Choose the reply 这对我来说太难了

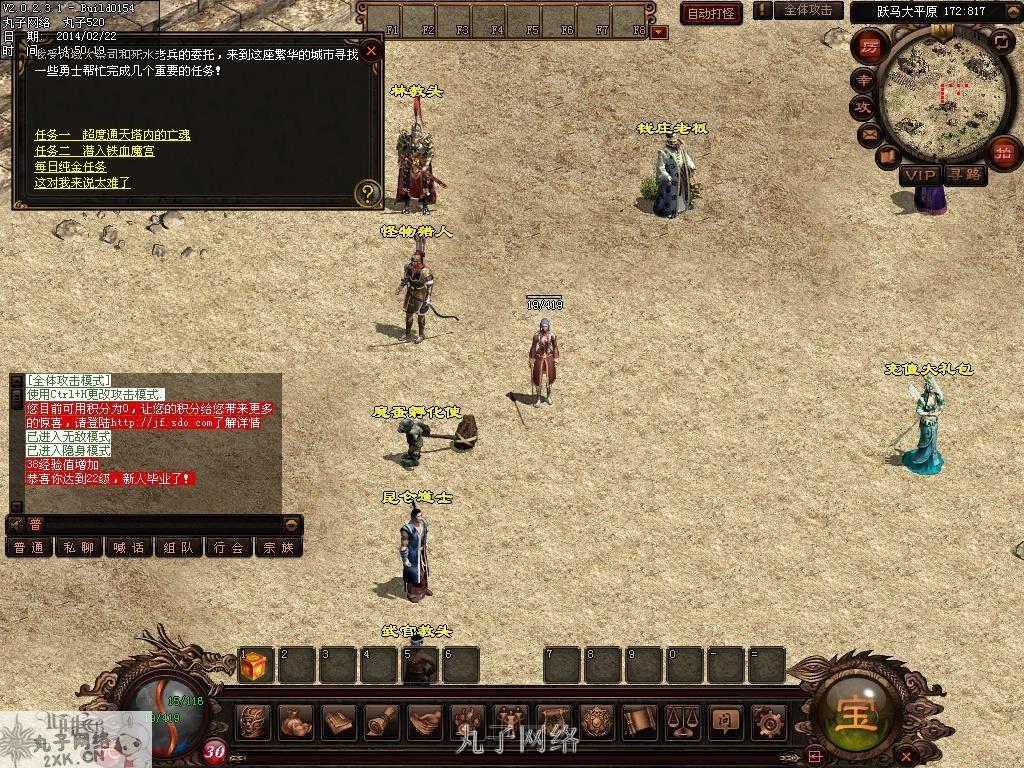click(x=82, y=183)
